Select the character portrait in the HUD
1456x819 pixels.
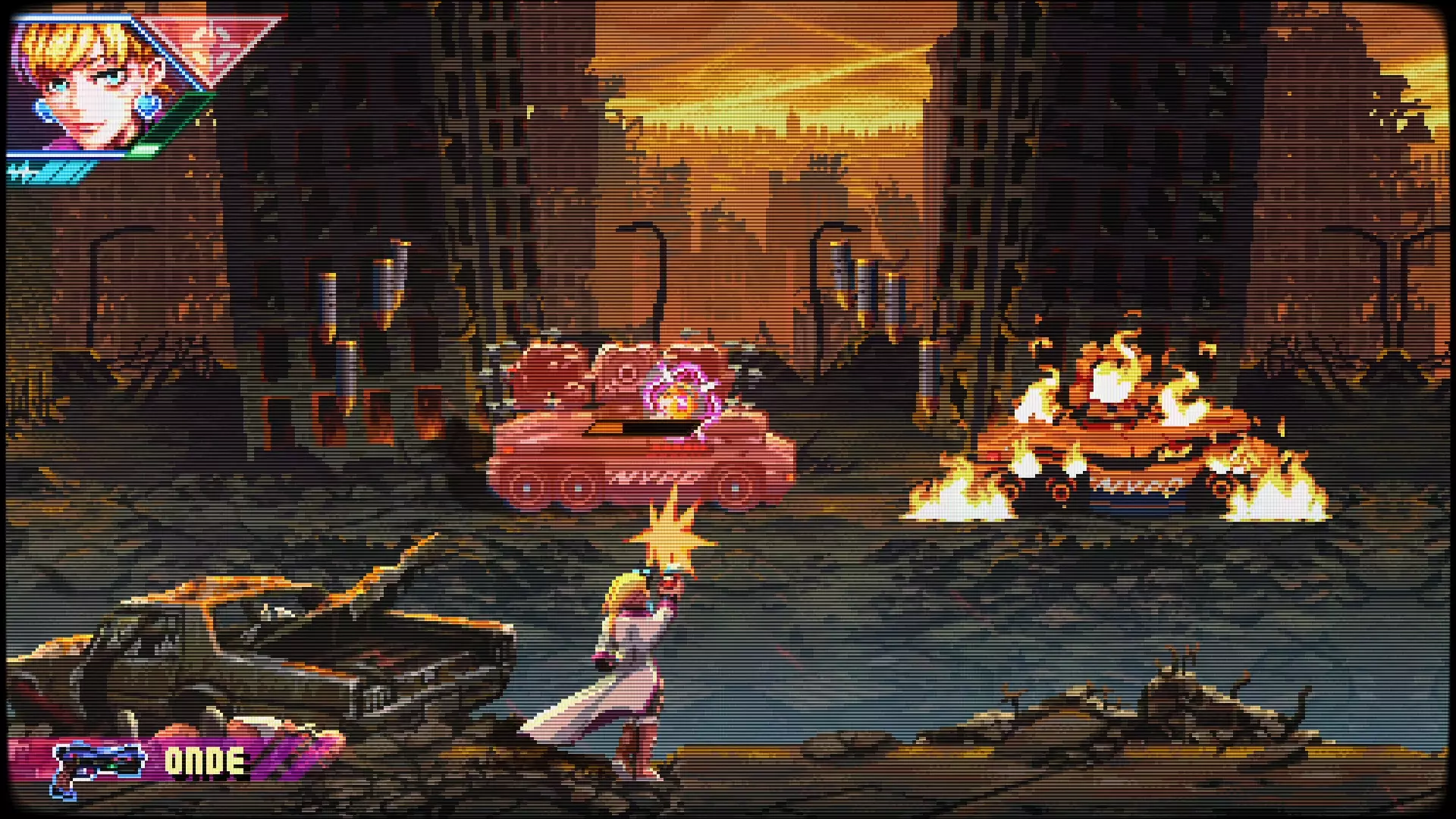pyautogui.click(x=83, y=83)
